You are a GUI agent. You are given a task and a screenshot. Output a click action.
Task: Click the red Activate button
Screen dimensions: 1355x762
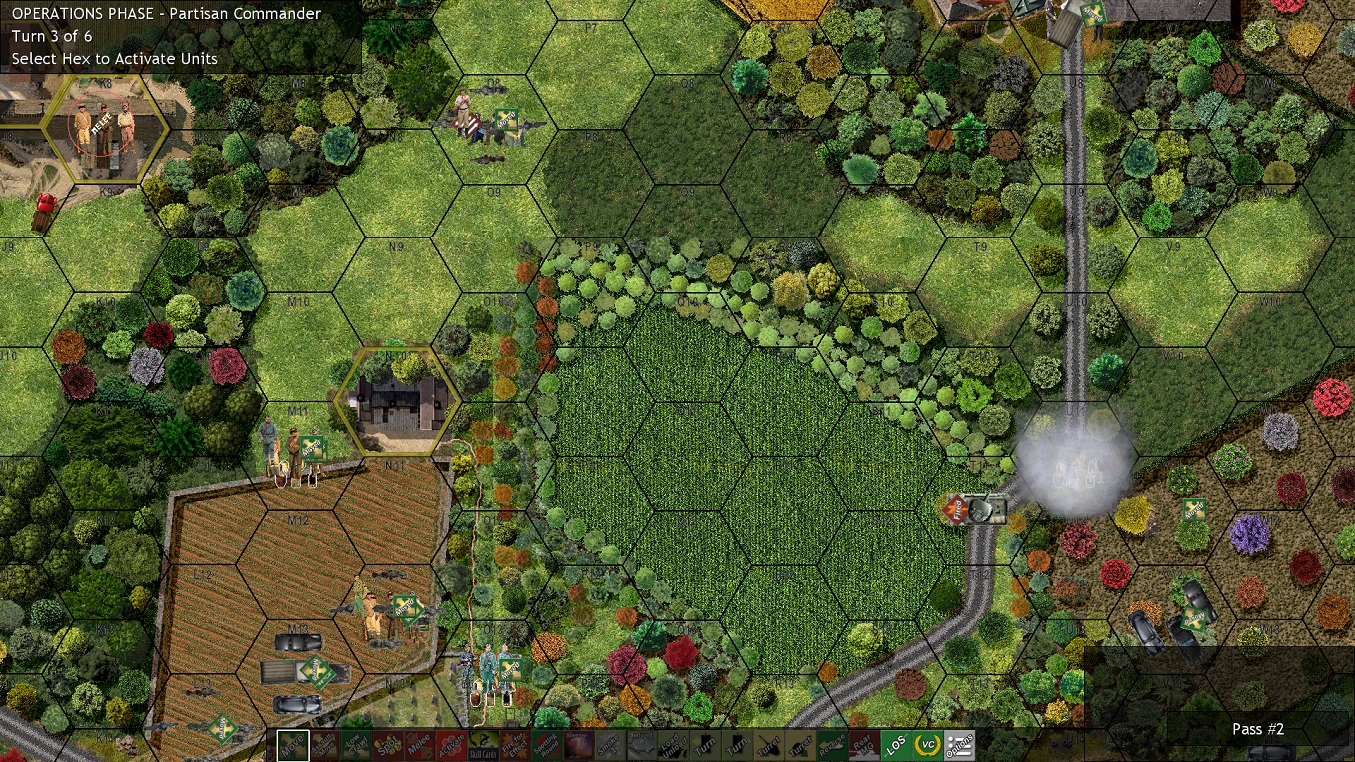(449, 746)
